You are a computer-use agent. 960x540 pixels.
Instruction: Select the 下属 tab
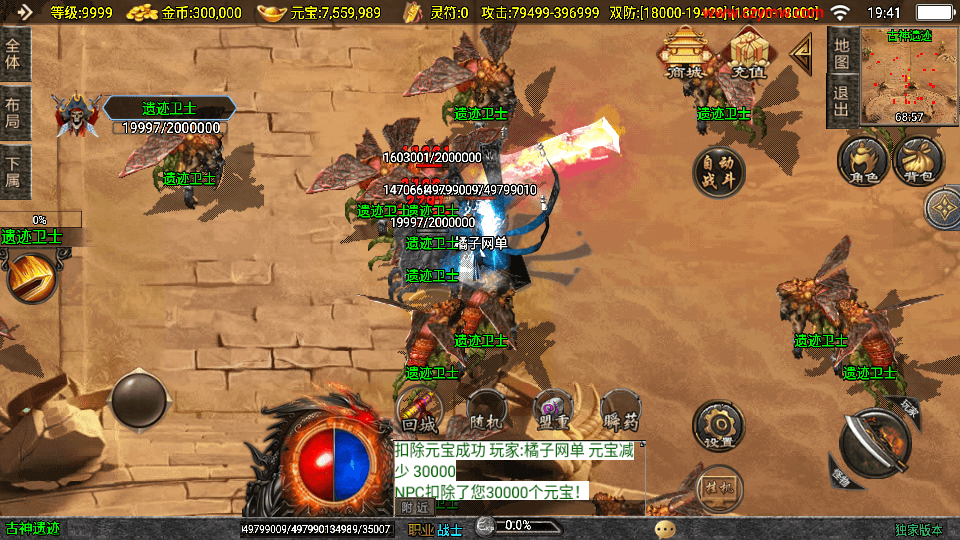tap(13, 172)
